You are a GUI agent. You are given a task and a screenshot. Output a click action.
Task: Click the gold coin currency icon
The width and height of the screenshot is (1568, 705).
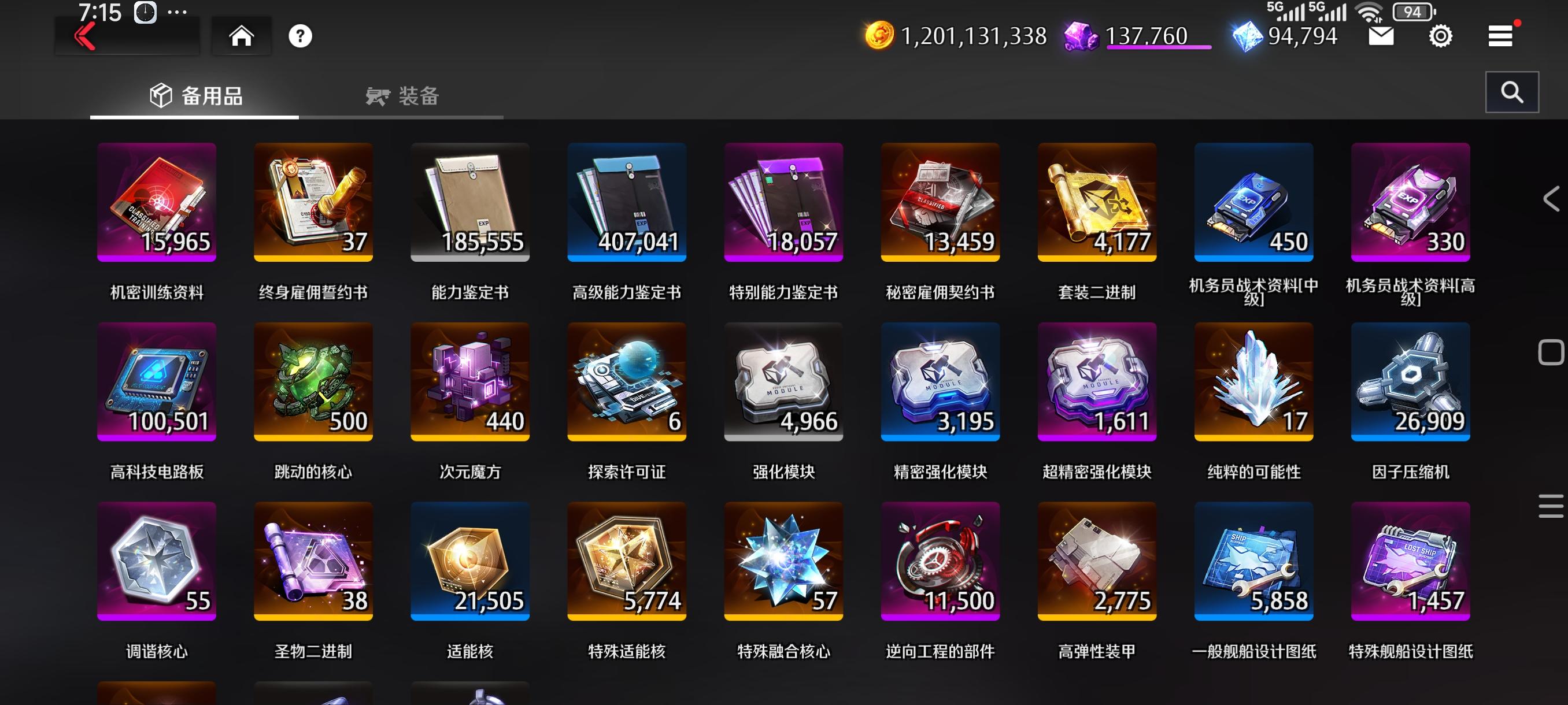pyautogui.click(x=878, y=36)
